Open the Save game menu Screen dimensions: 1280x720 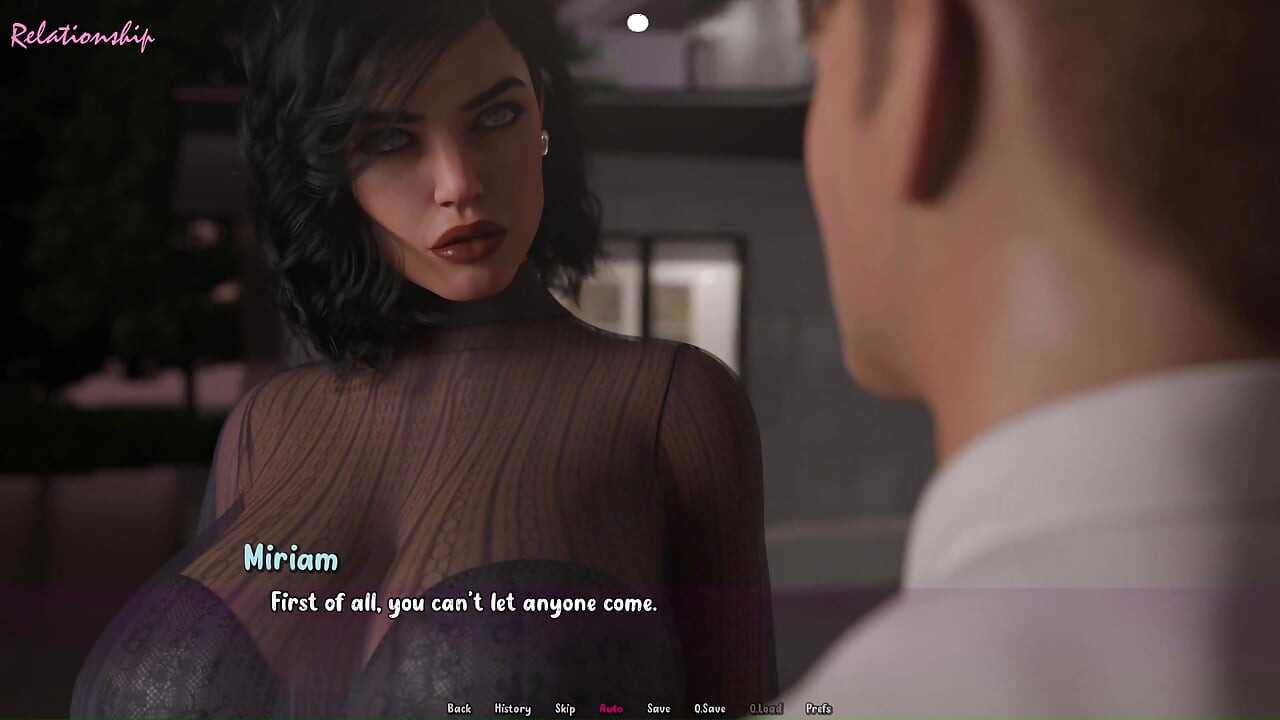658,709
